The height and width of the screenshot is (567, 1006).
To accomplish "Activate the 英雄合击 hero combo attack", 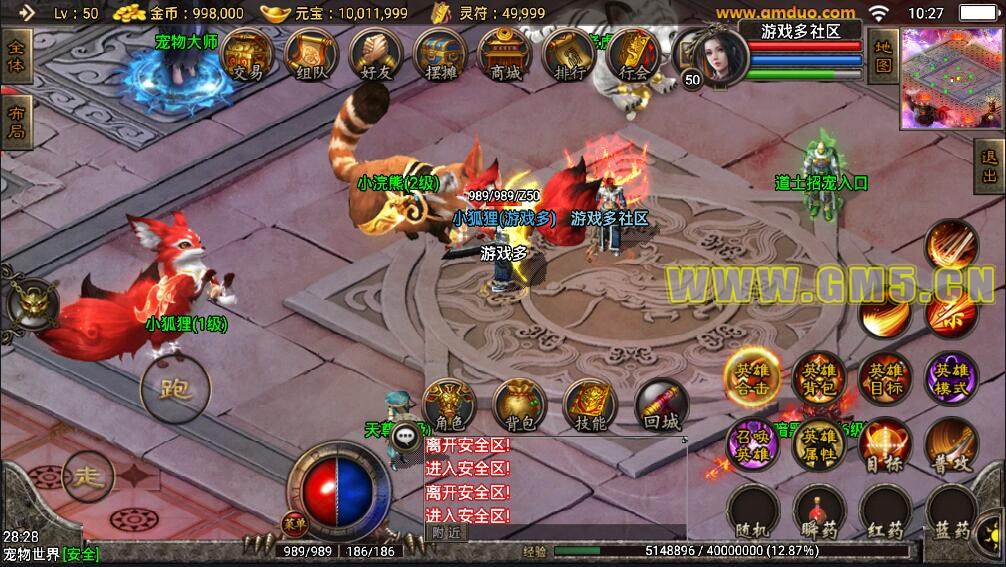I will coord(751,377).
